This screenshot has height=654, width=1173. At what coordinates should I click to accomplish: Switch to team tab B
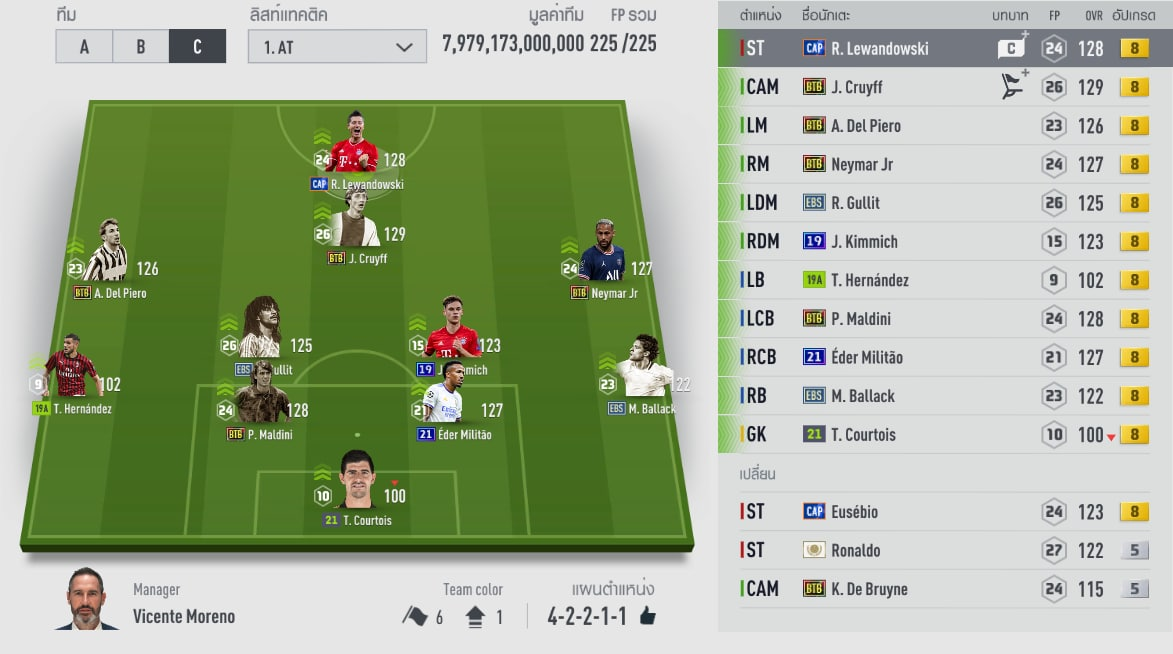click(x=141, y=47)
